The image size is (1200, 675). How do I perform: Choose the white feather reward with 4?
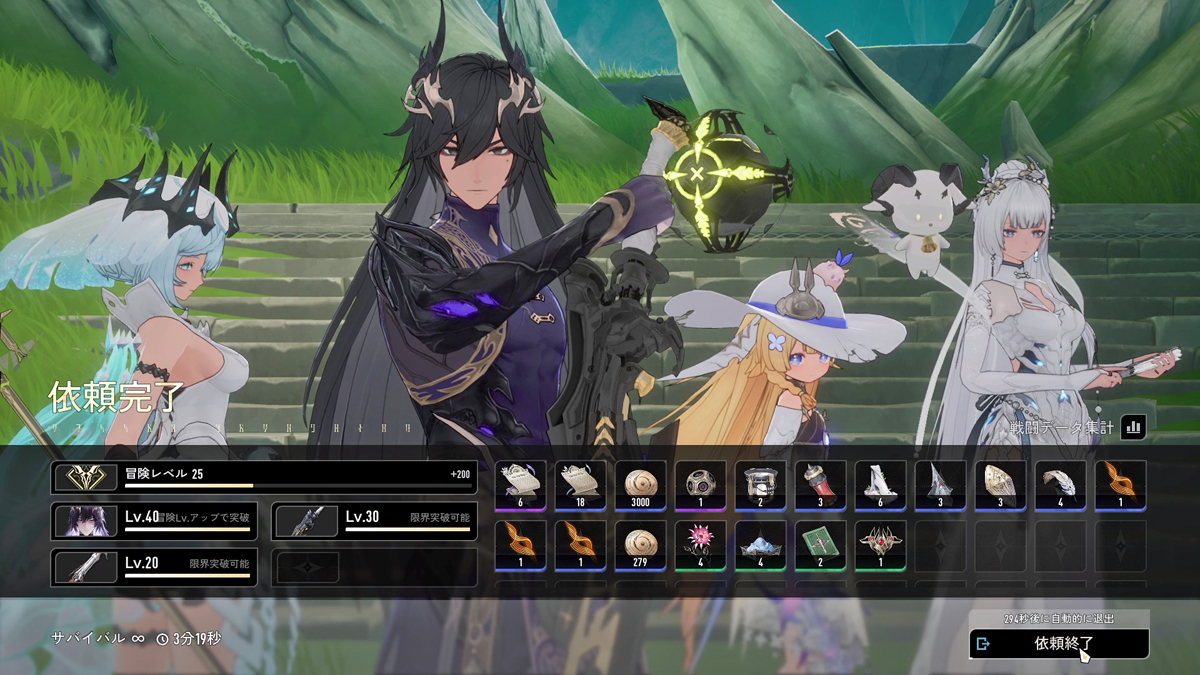[x=1060, y=486]
